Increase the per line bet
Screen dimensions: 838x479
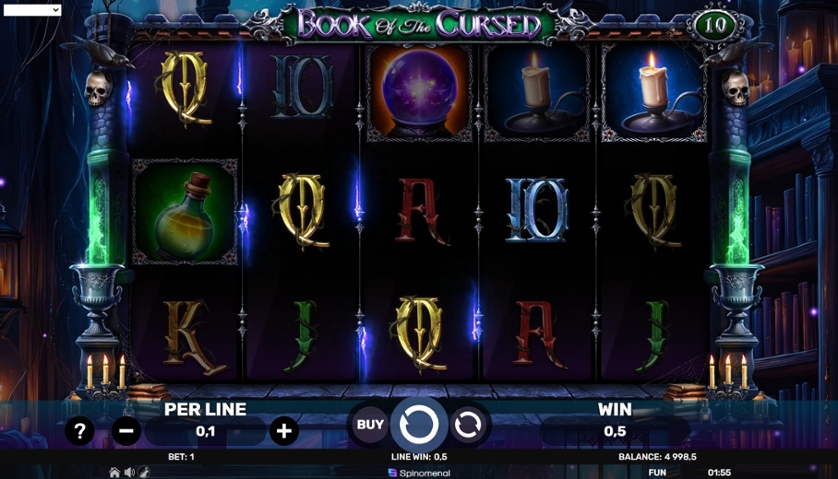pyautogui.click(x=284, y=431)
